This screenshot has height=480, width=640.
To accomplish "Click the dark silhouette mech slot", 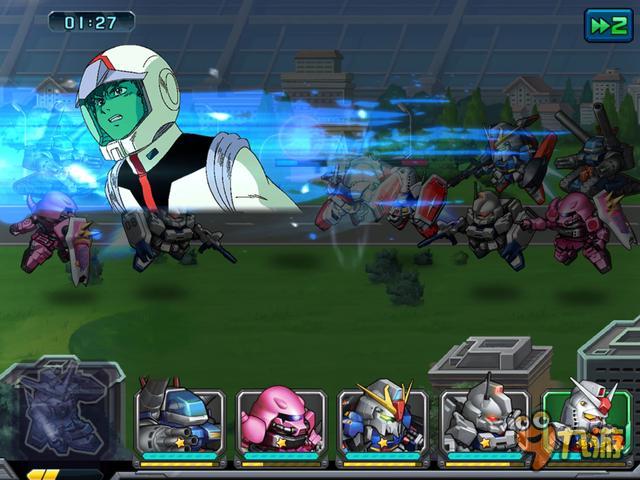I will (x=60, y=412).
